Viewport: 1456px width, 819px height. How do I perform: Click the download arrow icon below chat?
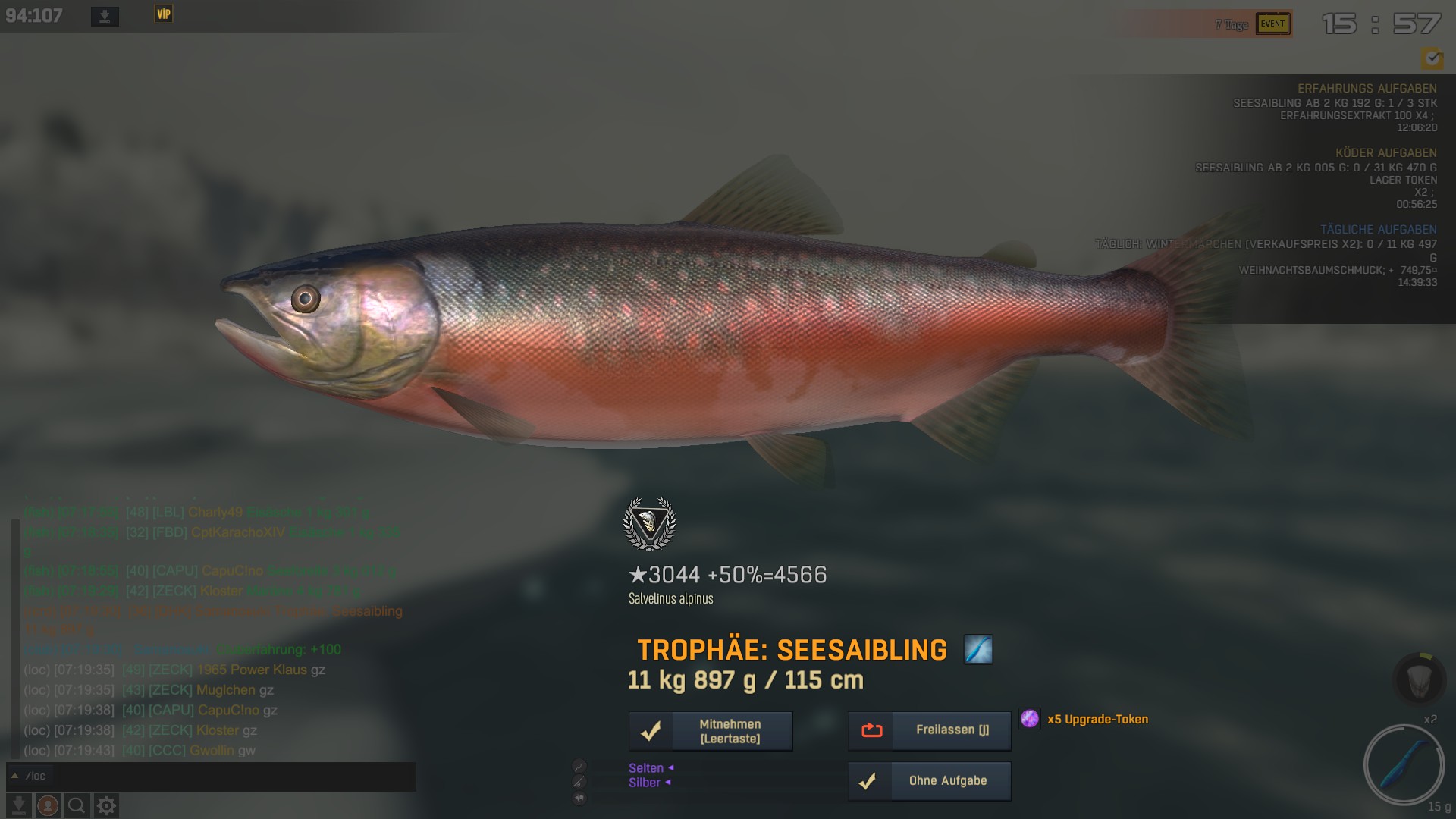click(x=19, y=805)
